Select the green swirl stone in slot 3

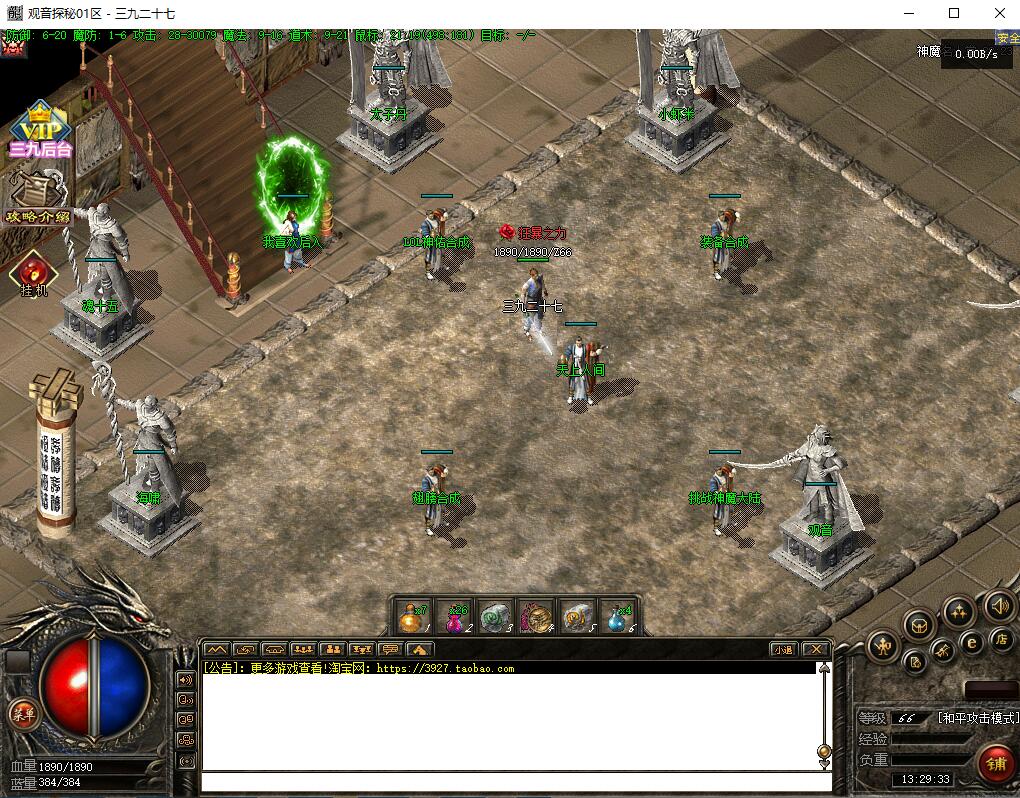(495, 618)
